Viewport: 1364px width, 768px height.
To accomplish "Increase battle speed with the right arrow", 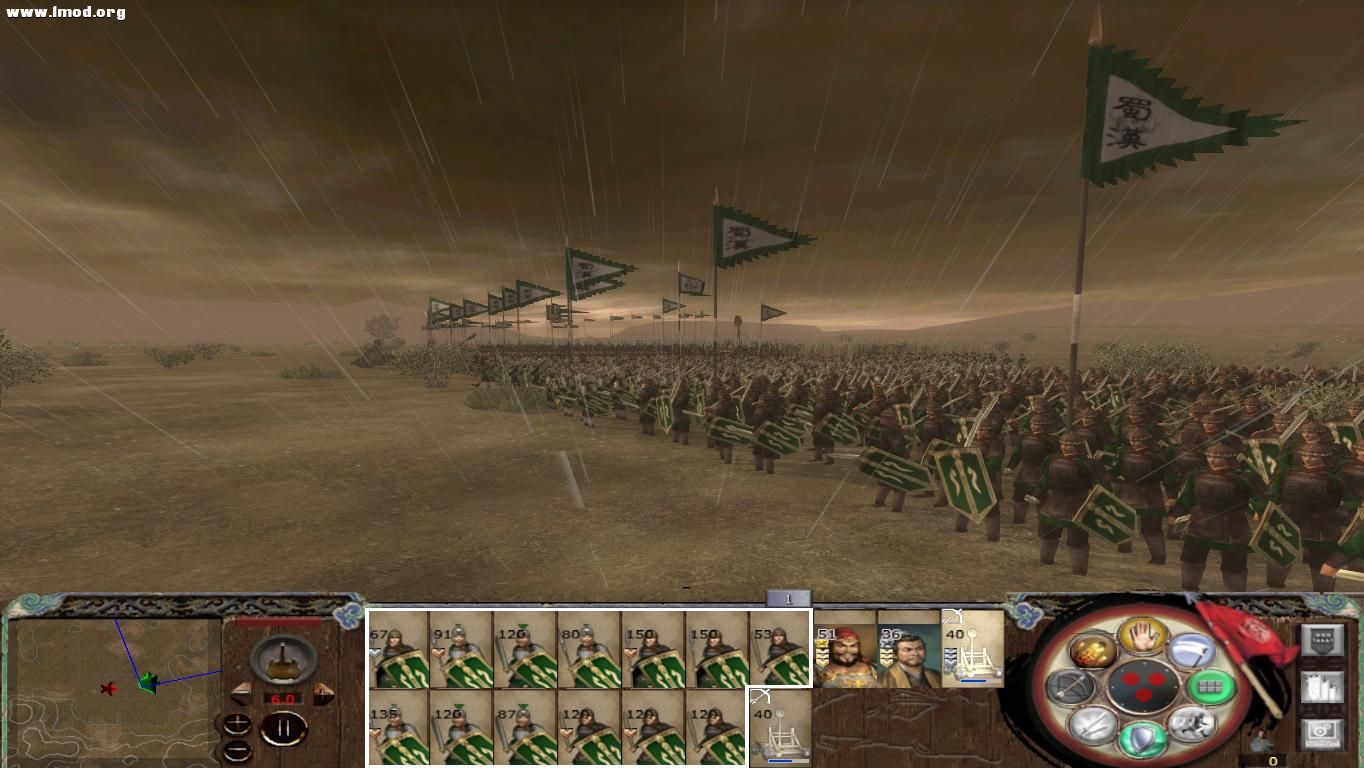I will coord(322,694).
